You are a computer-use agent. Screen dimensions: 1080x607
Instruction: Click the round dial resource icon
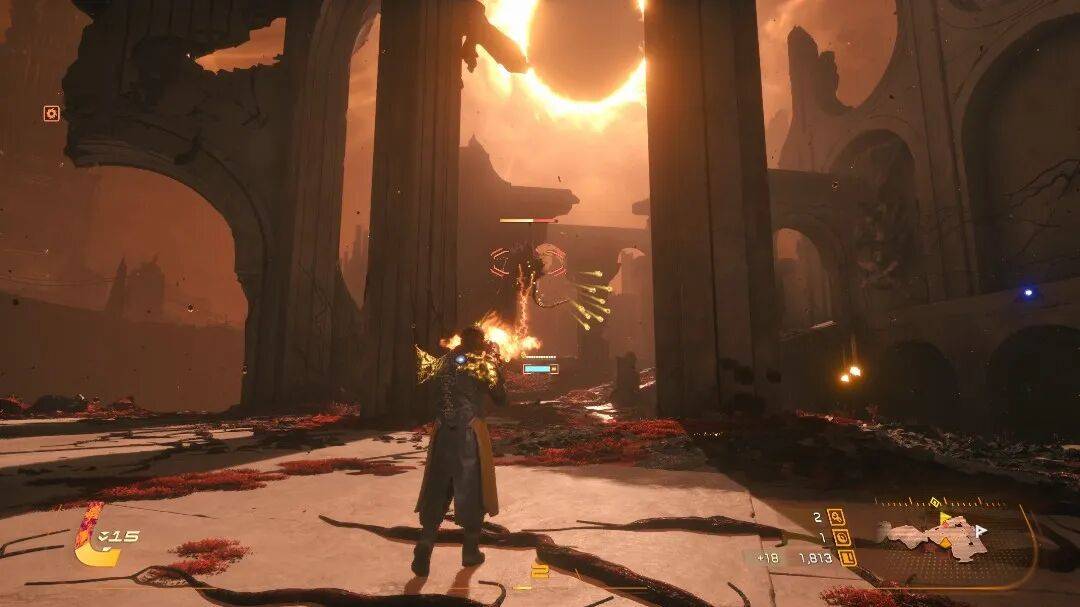(x=842, y=537)
